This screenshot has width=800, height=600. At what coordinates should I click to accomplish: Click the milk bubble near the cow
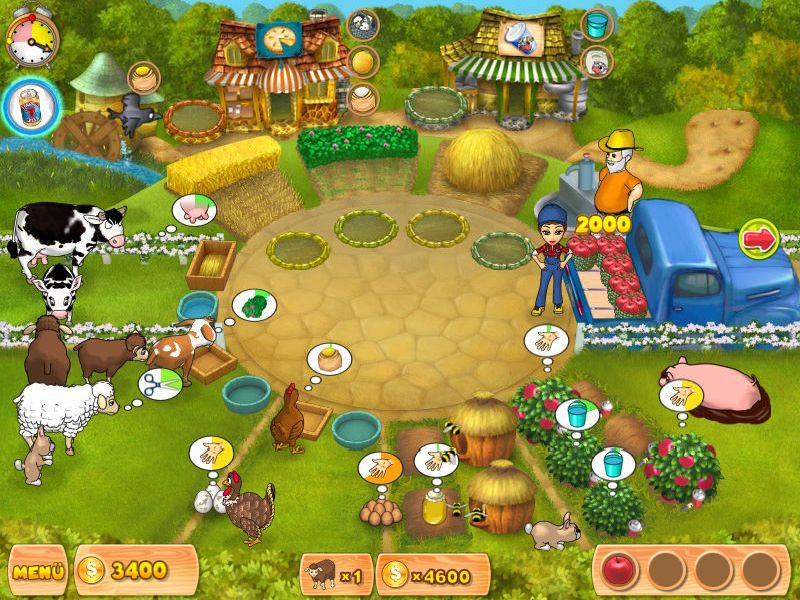click(x=192, y=211)
